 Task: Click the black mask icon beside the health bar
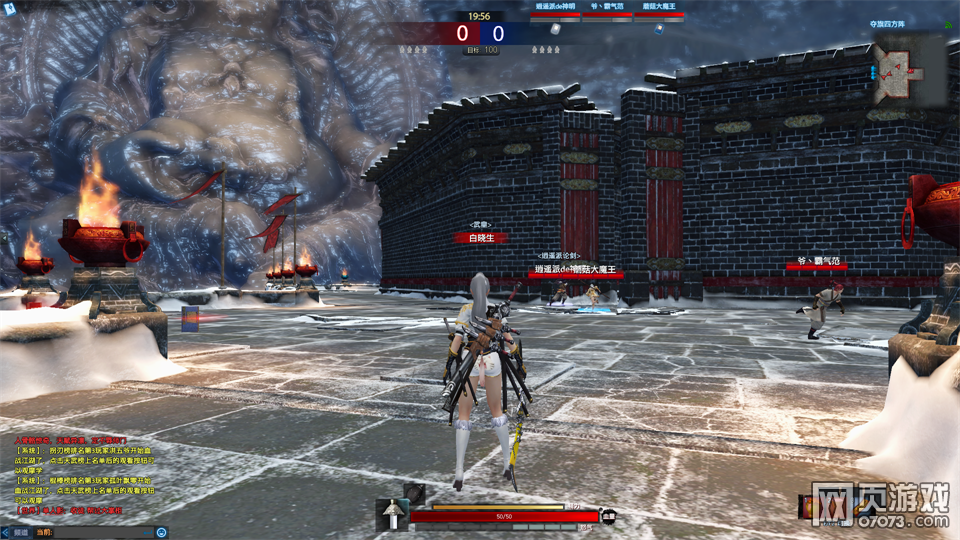click(608, 516)
